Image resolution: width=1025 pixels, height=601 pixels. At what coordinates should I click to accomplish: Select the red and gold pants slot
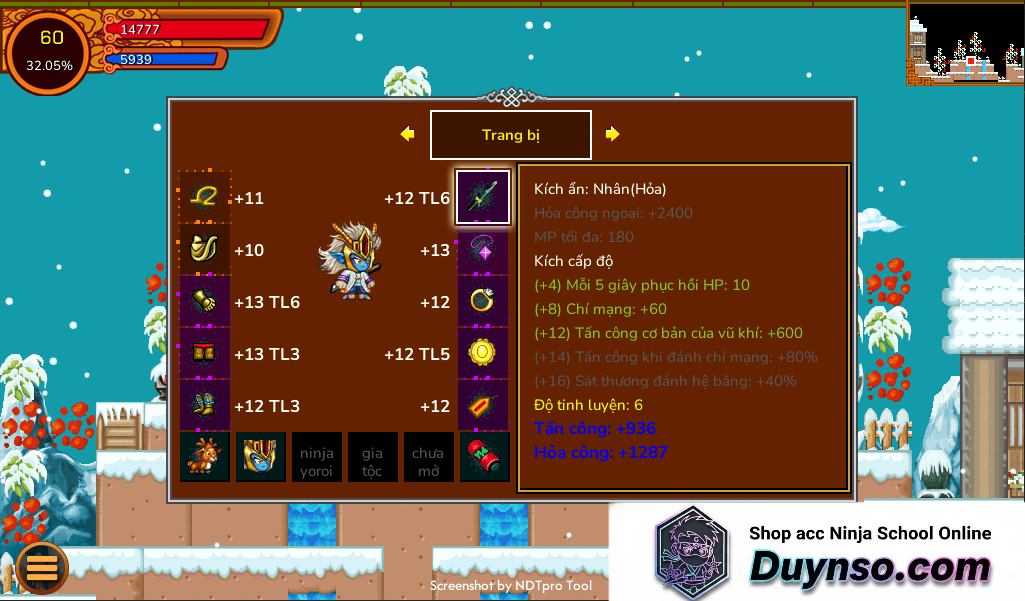(x=205, y=354)
